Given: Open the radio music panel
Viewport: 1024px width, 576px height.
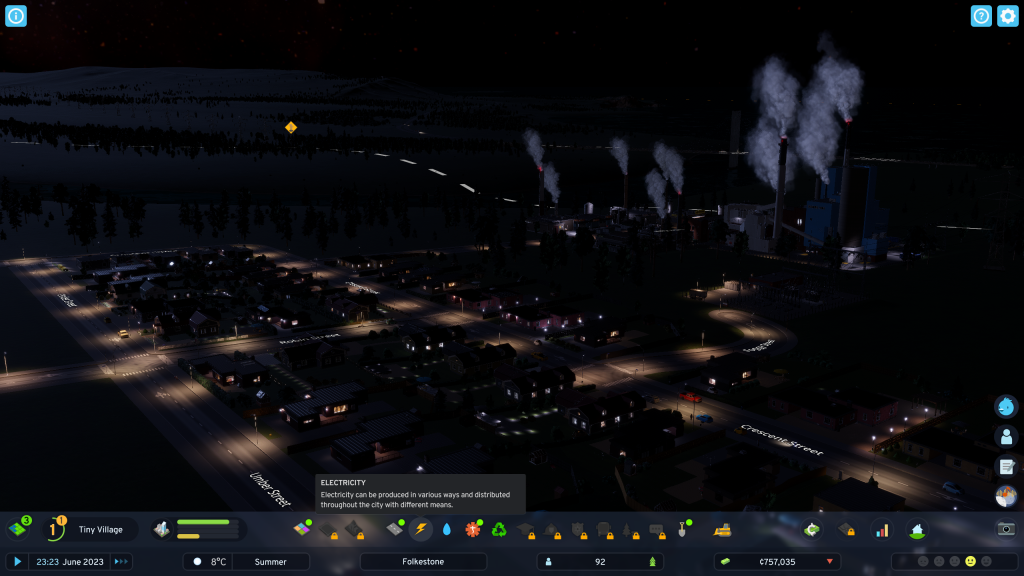Looking at the screenshot, I should (x=1006, y=496).
